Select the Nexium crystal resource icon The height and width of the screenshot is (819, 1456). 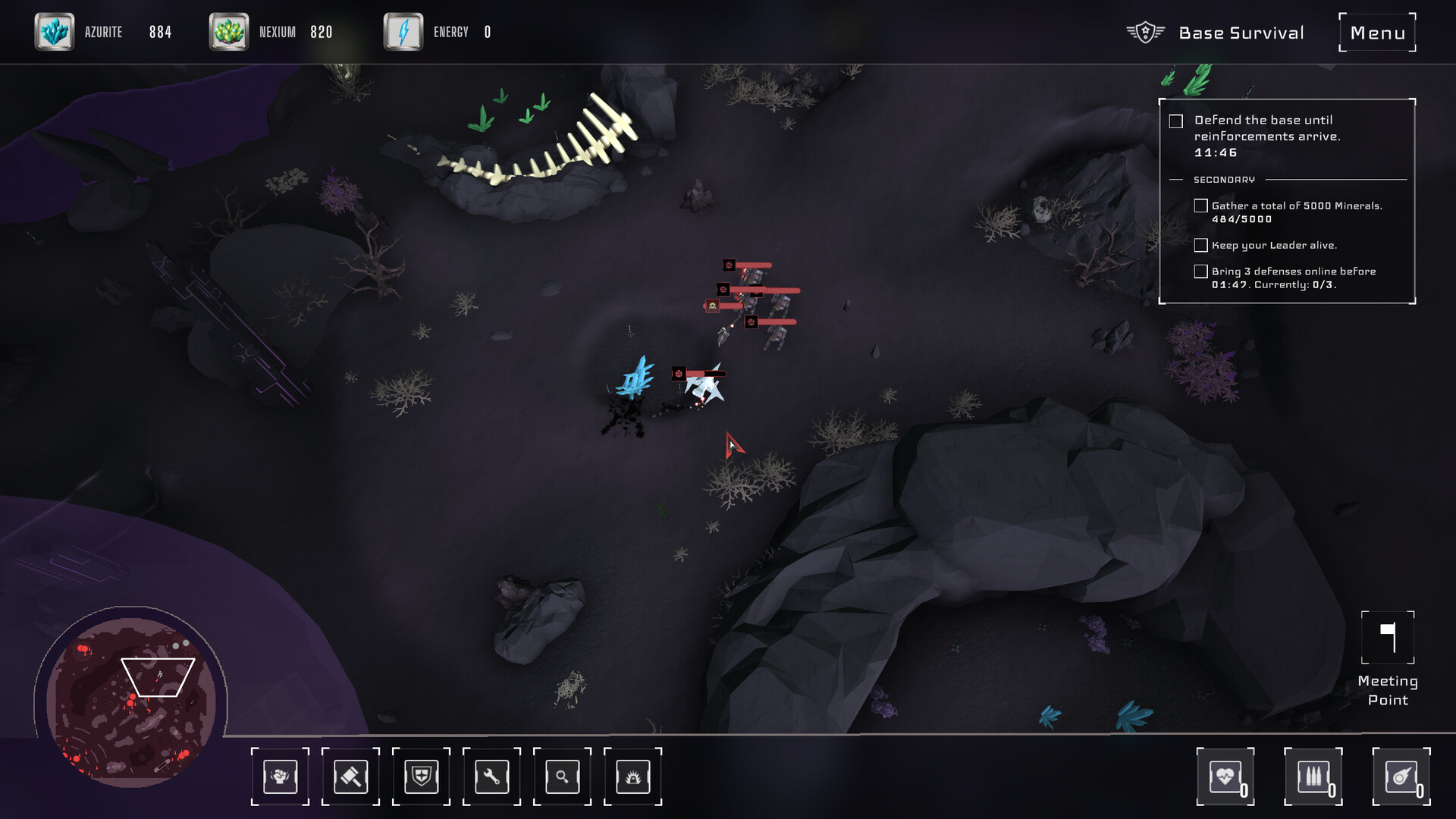point(229,32)
